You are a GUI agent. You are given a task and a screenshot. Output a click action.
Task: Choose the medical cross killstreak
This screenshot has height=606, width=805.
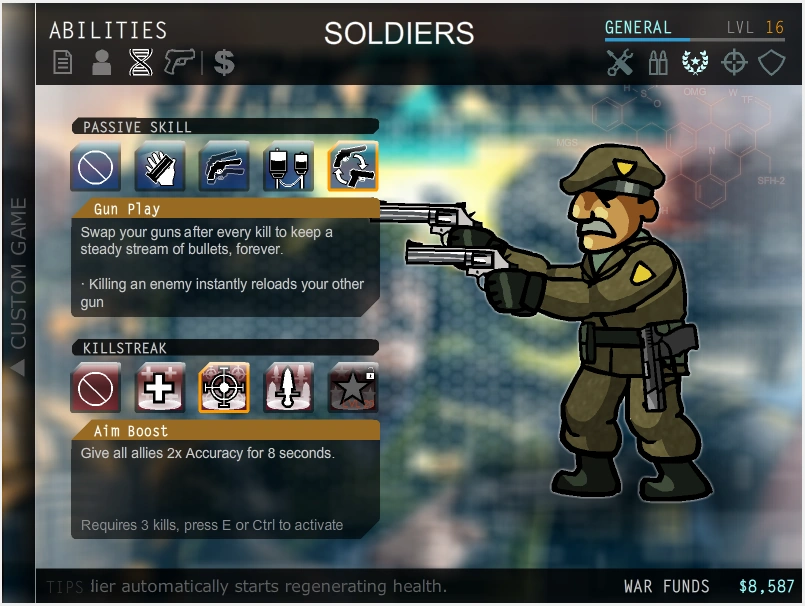coord(160,388)
